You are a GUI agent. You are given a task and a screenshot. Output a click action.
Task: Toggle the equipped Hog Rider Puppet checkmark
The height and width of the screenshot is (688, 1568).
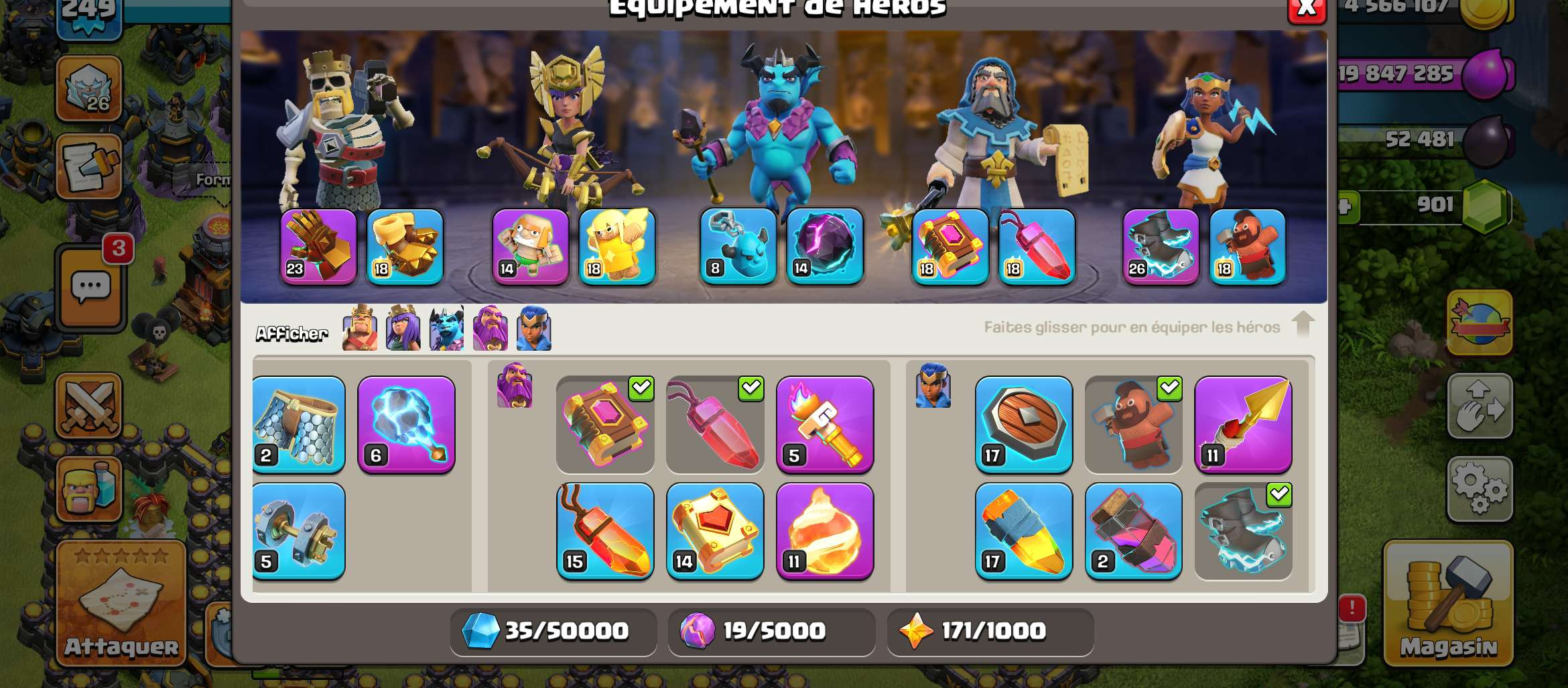[1169, 389]
